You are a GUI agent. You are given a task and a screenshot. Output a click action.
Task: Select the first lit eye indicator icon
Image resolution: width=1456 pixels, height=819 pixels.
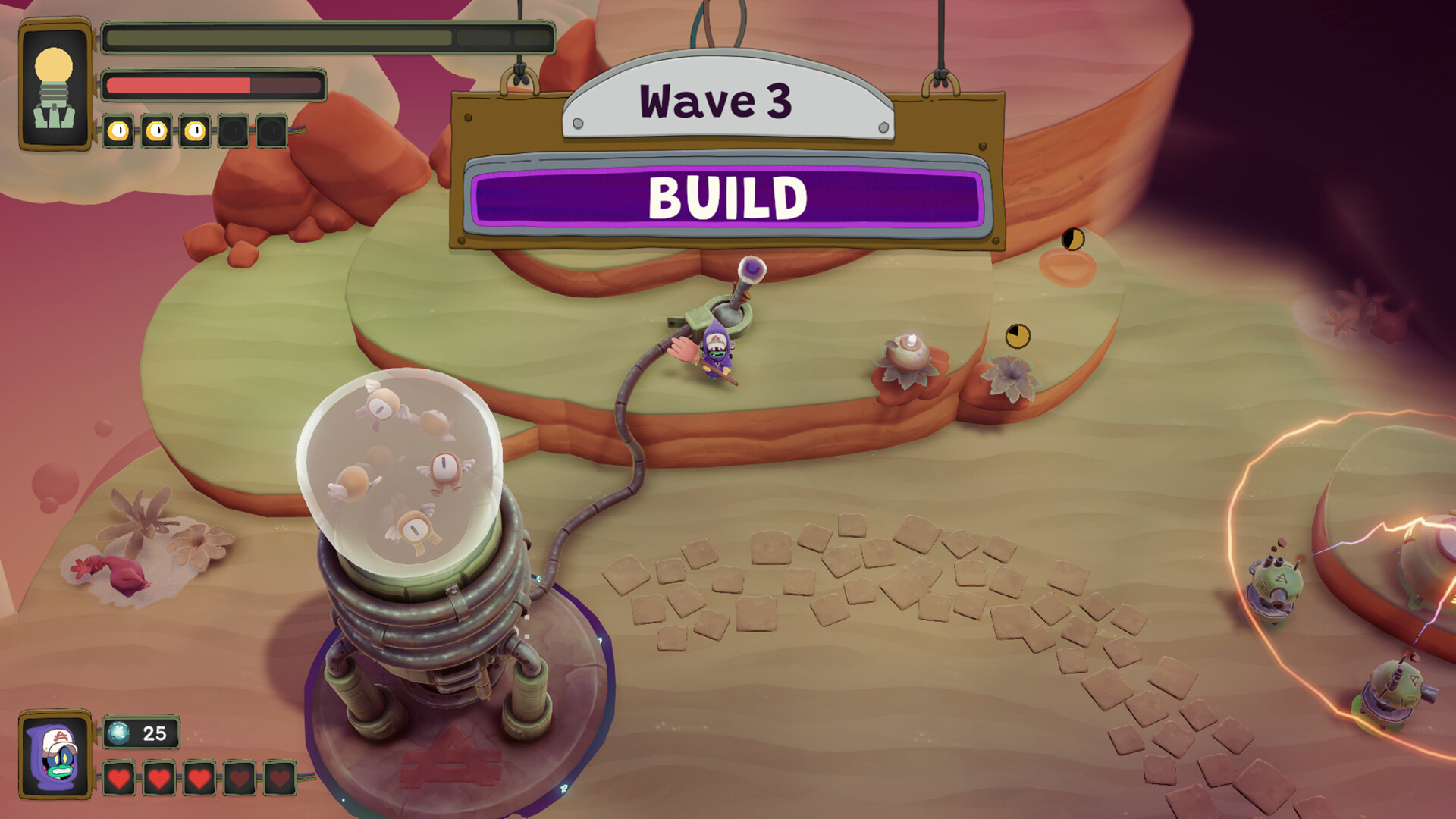[x=118, y=131]
